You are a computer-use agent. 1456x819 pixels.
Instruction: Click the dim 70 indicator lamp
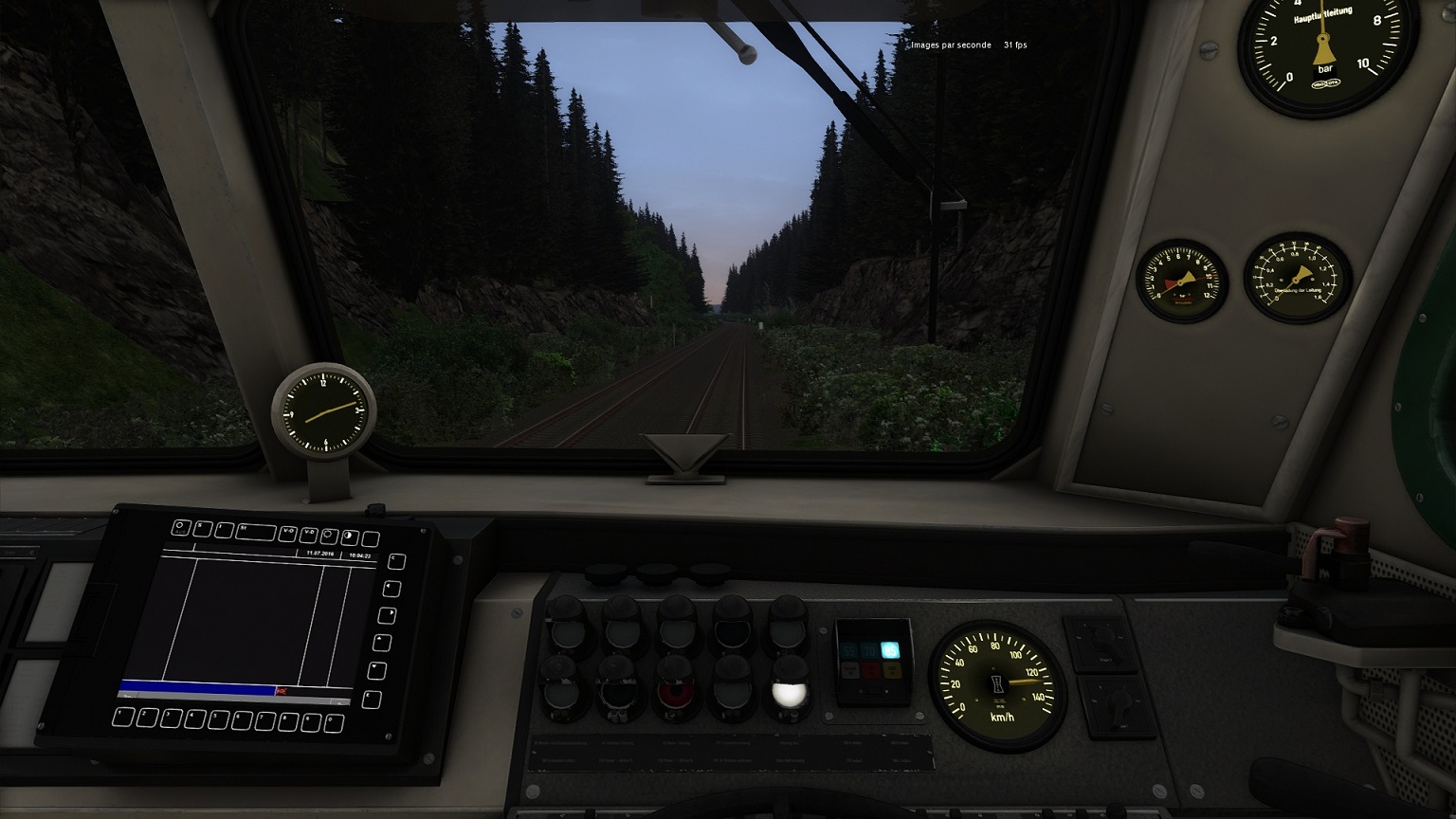point(870,650)
